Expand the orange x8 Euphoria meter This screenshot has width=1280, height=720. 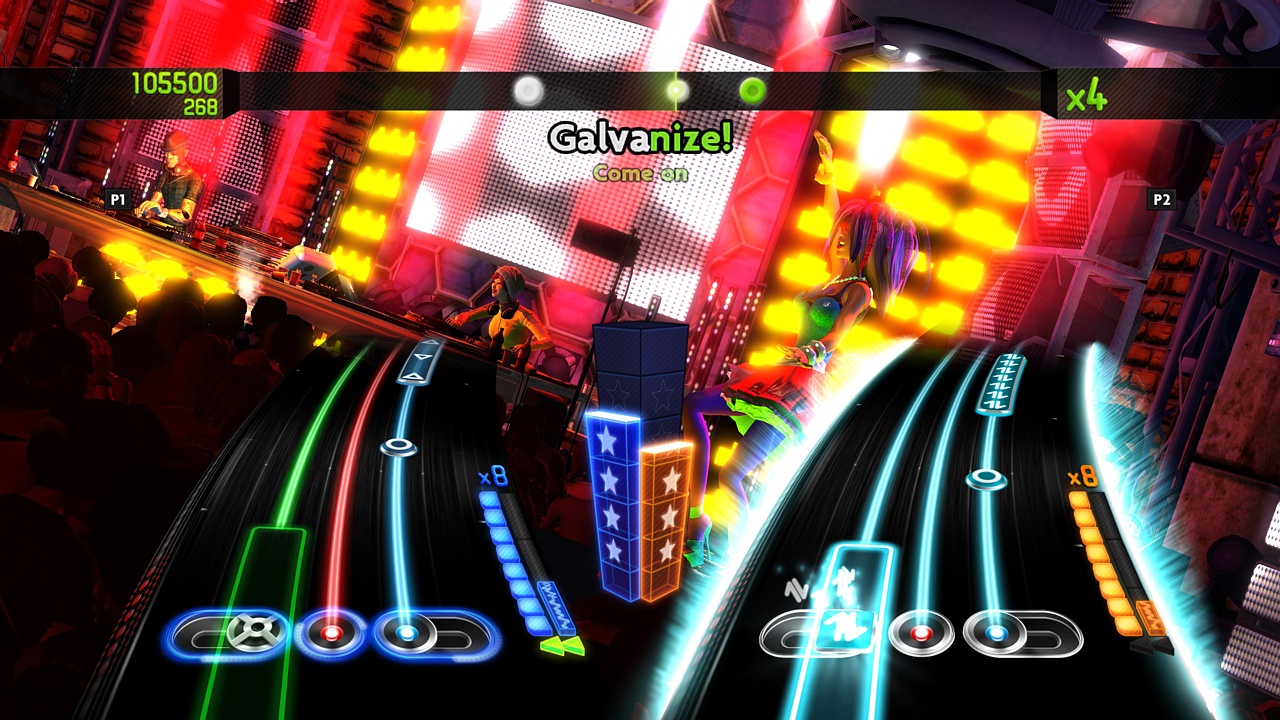pyautogui.click(x=1097, y=557)
